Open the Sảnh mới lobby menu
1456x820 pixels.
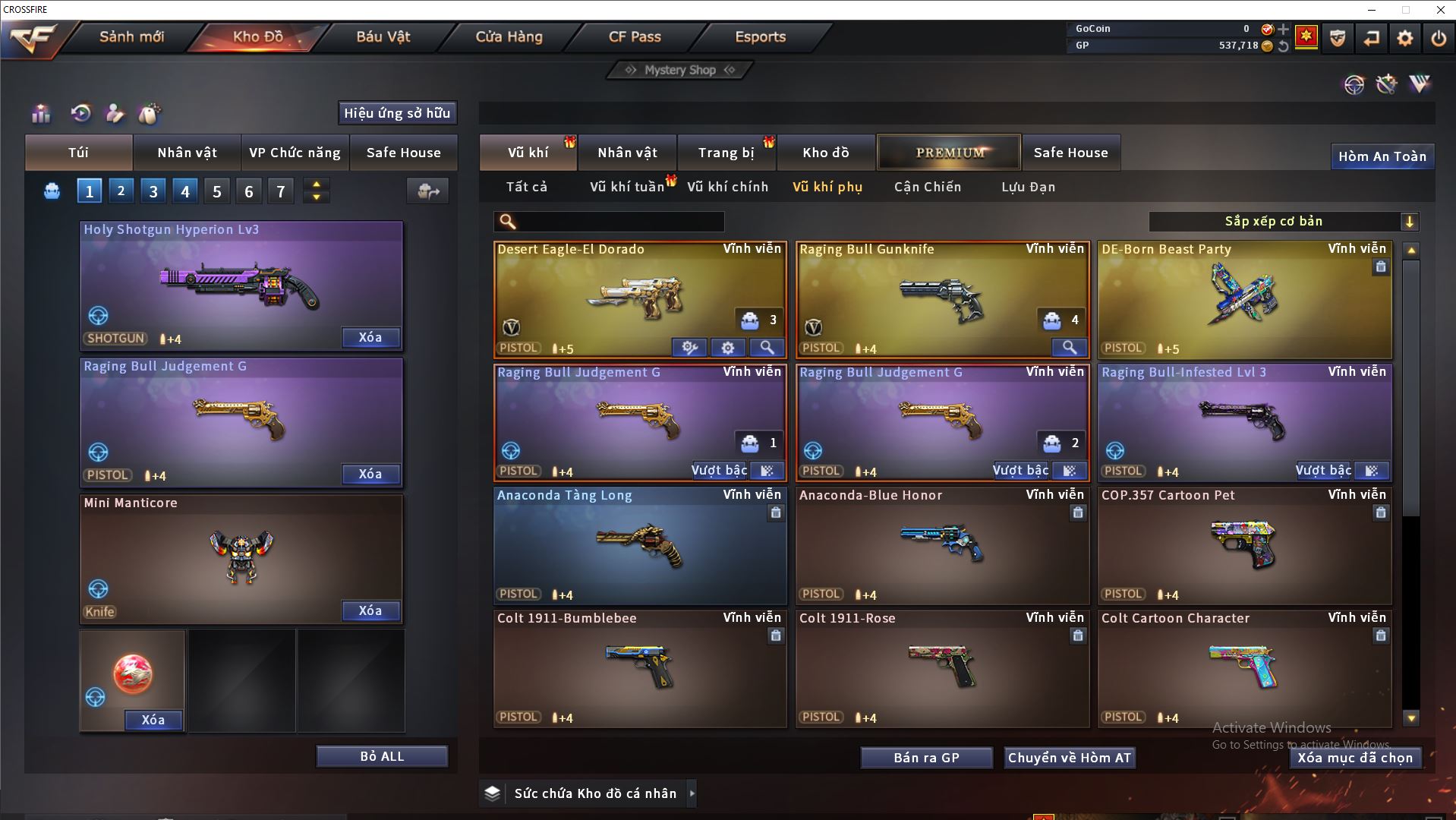131,36
